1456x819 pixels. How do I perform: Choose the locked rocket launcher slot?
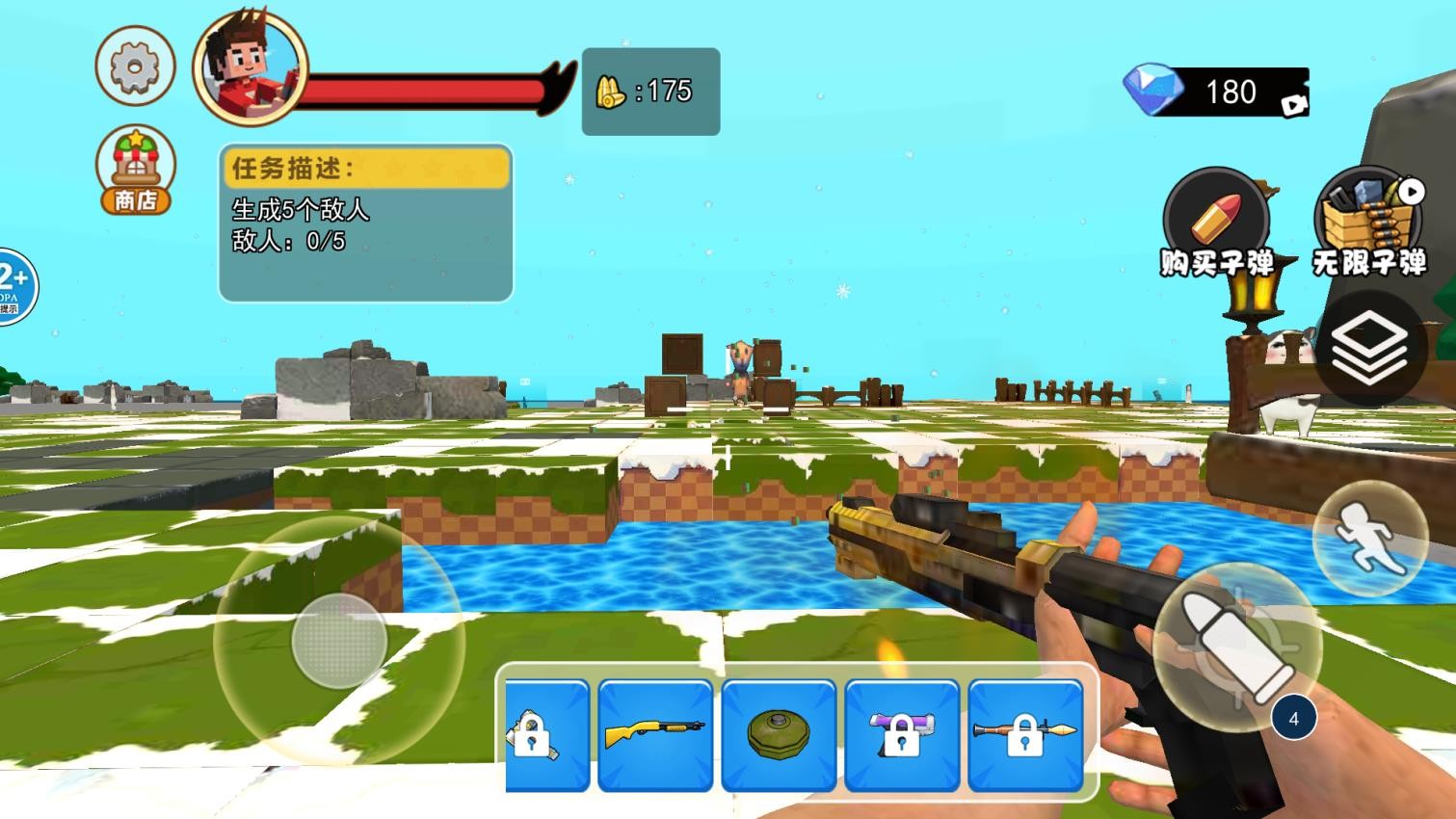pos(1025,734)
